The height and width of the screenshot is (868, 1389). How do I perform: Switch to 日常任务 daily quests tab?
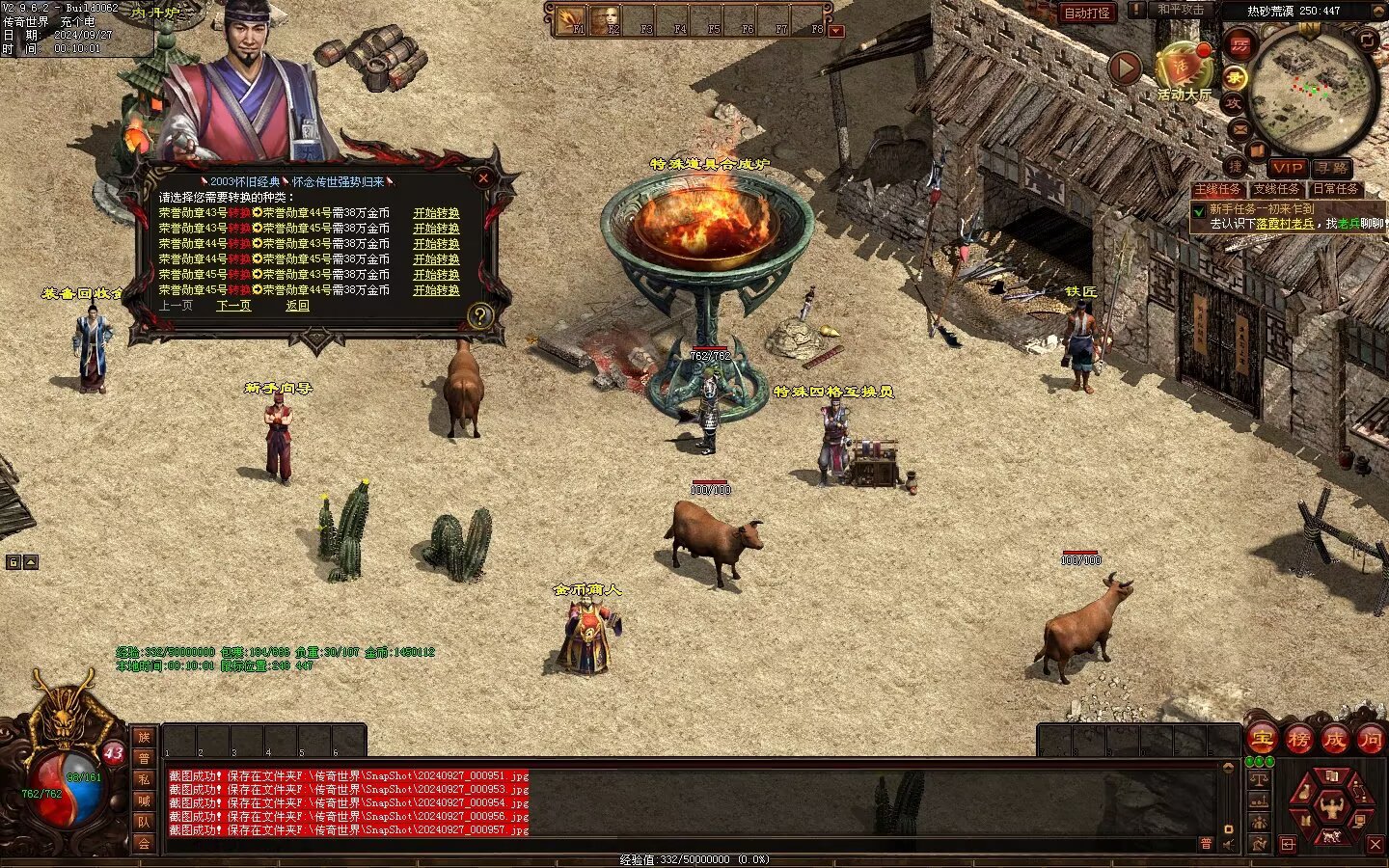coord(1335,189)
